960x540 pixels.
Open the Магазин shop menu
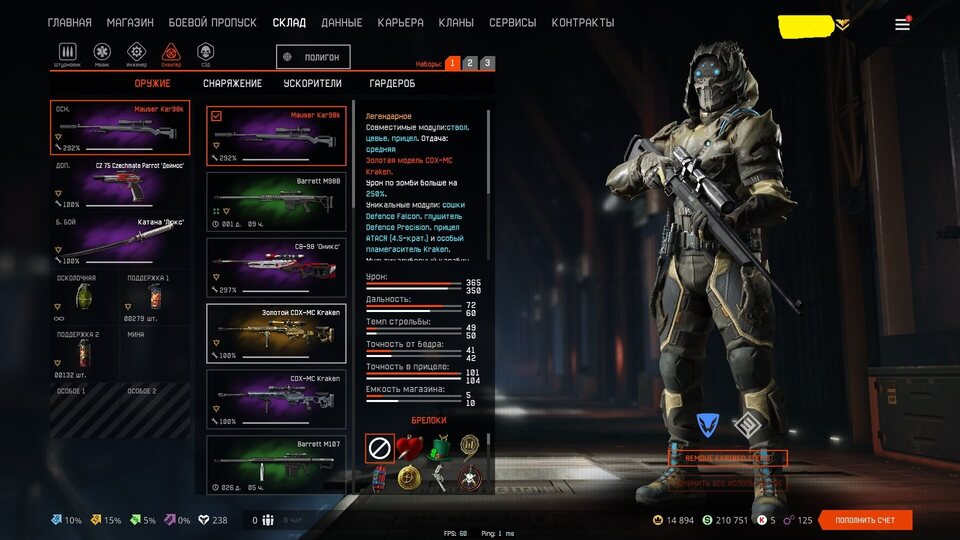[130, 23]
